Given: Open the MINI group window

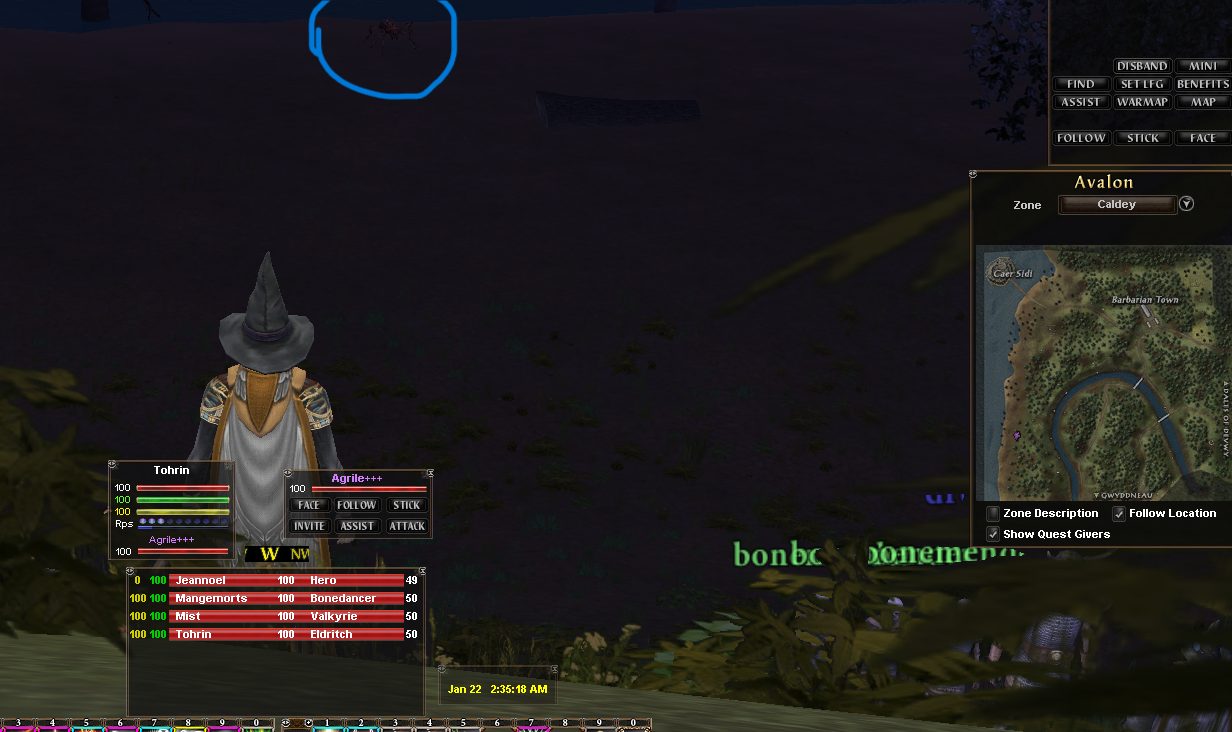Looking at the screenshot, I should pos(1203,66).
